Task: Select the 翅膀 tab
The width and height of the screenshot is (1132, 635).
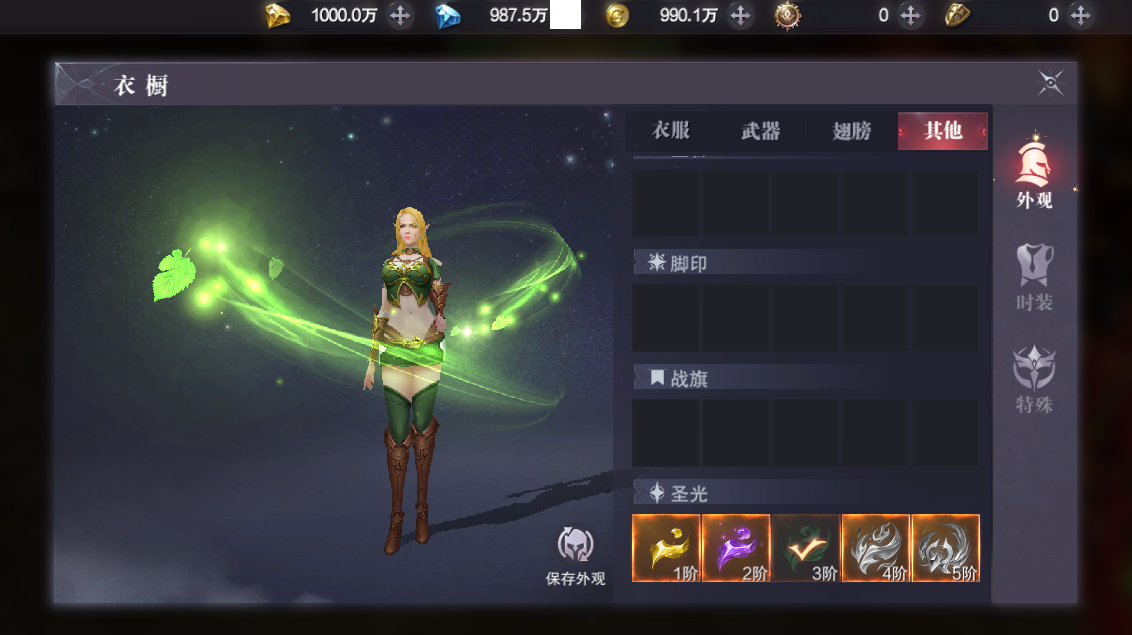Action: (x=852, y=131)
